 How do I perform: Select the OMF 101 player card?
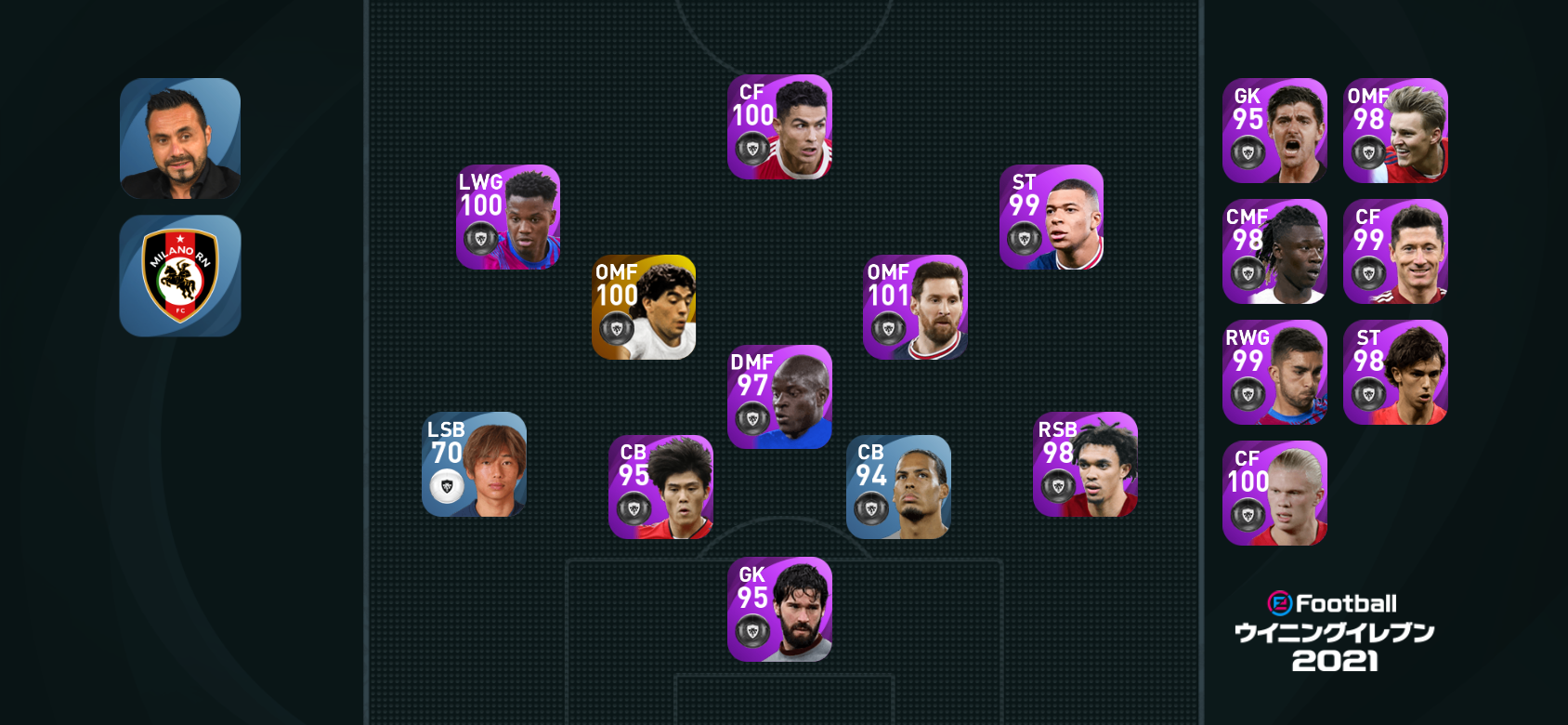[915, 308]
